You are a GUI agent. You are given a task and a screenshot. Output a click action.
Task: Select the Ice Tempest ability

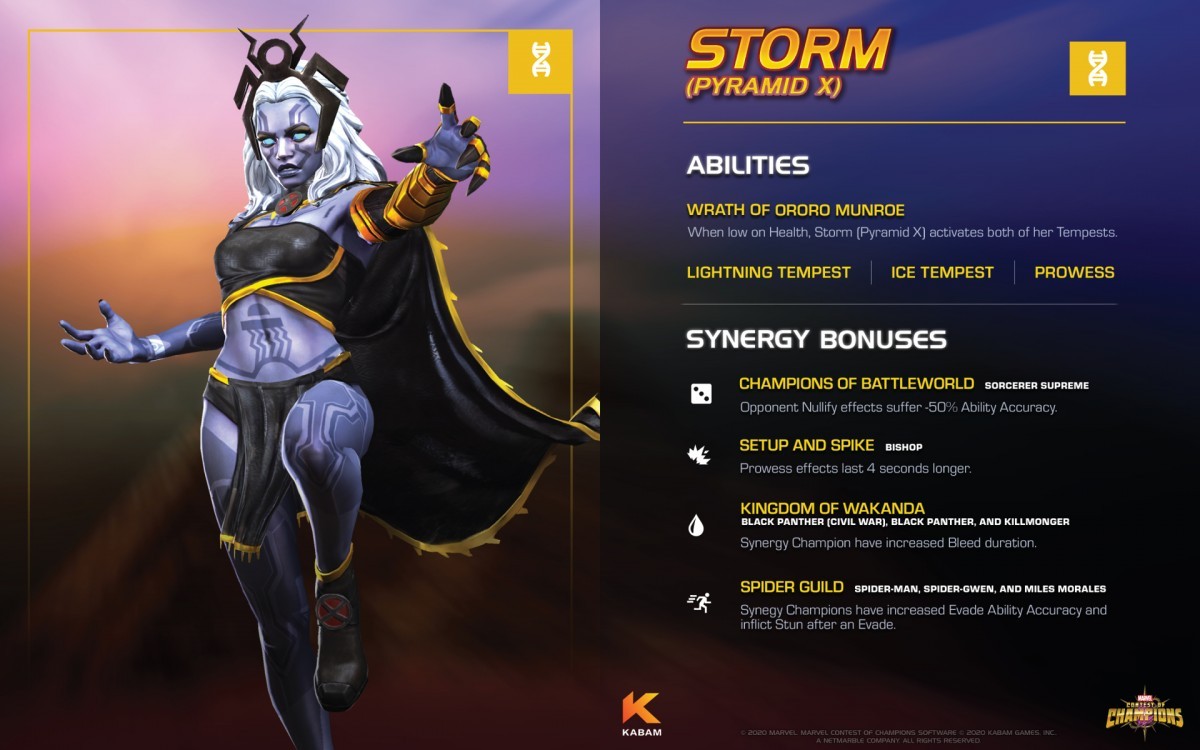pos(942,272)
